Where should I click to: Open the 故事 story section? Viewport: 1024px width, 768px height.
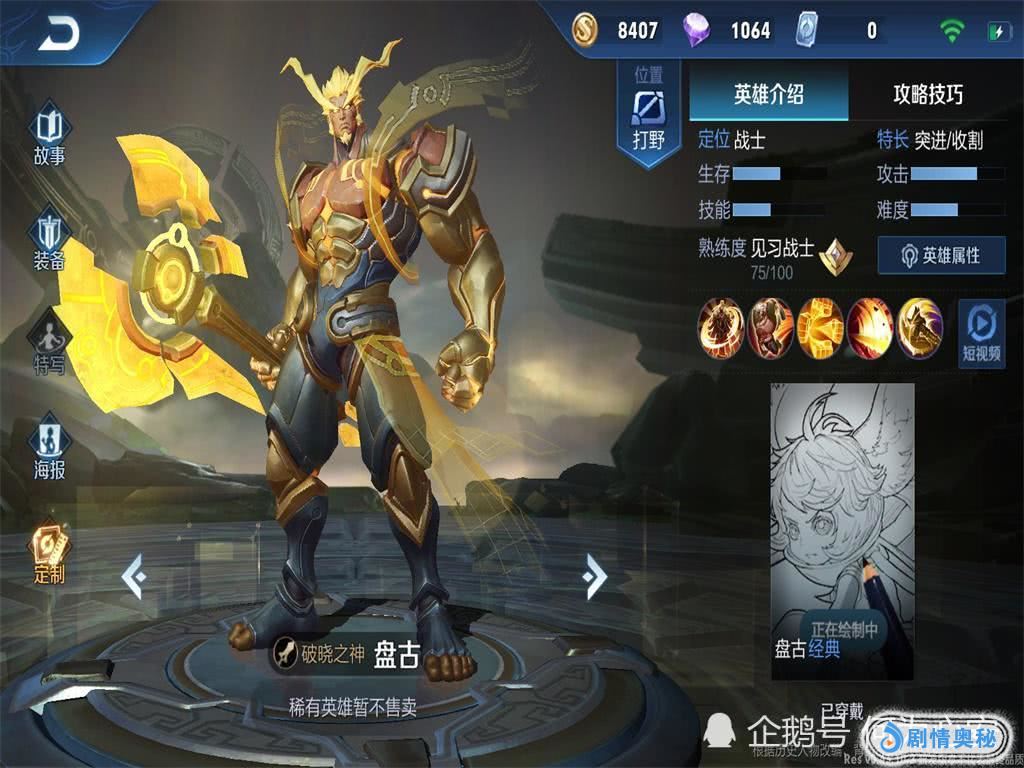[49, 138]
